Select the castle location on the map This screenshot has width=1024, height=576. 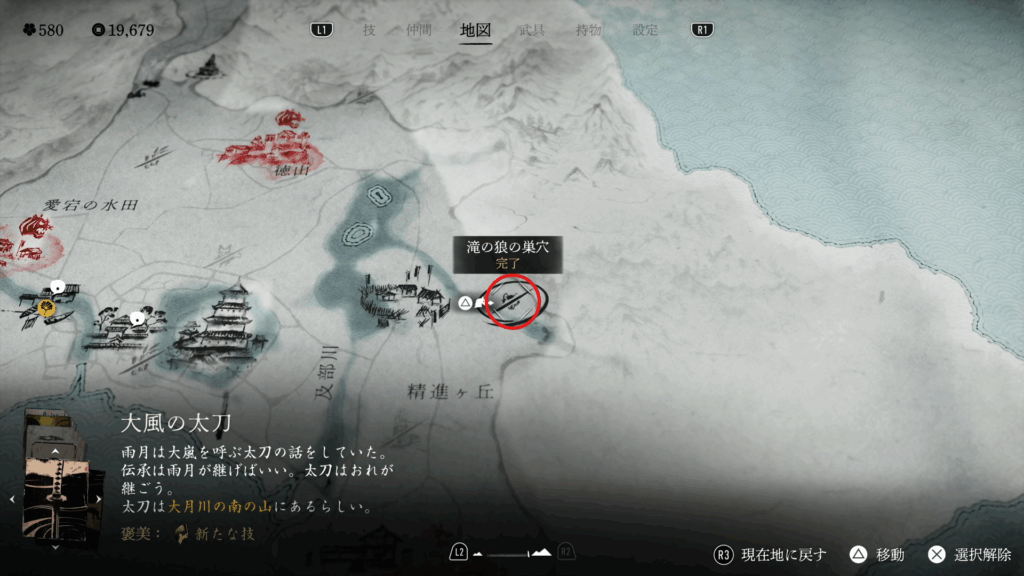coord(223,325)
